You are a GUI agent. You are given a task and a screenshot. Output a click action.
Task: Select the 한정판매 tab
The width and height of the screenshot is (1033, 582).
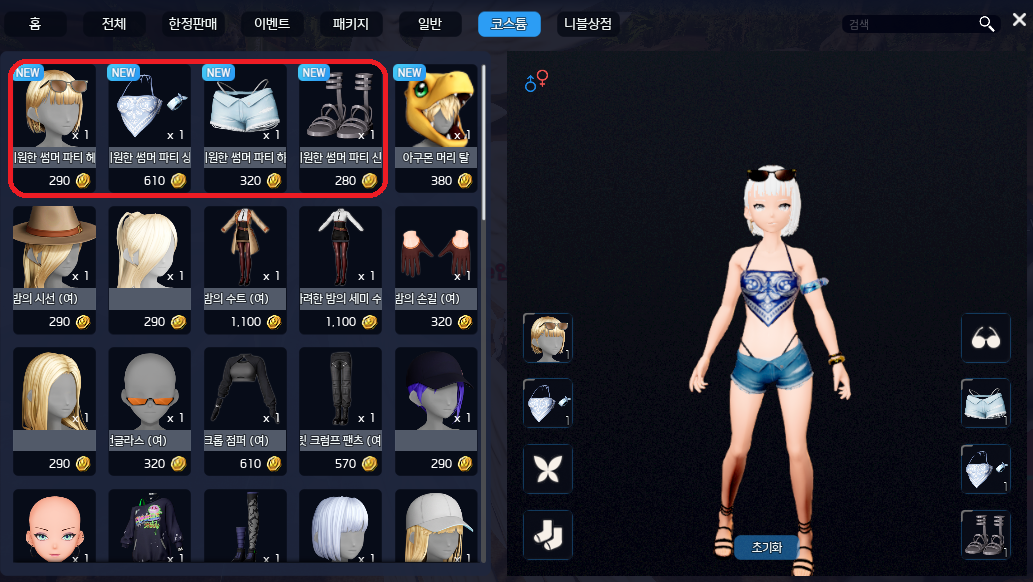[x=192, y=23]
